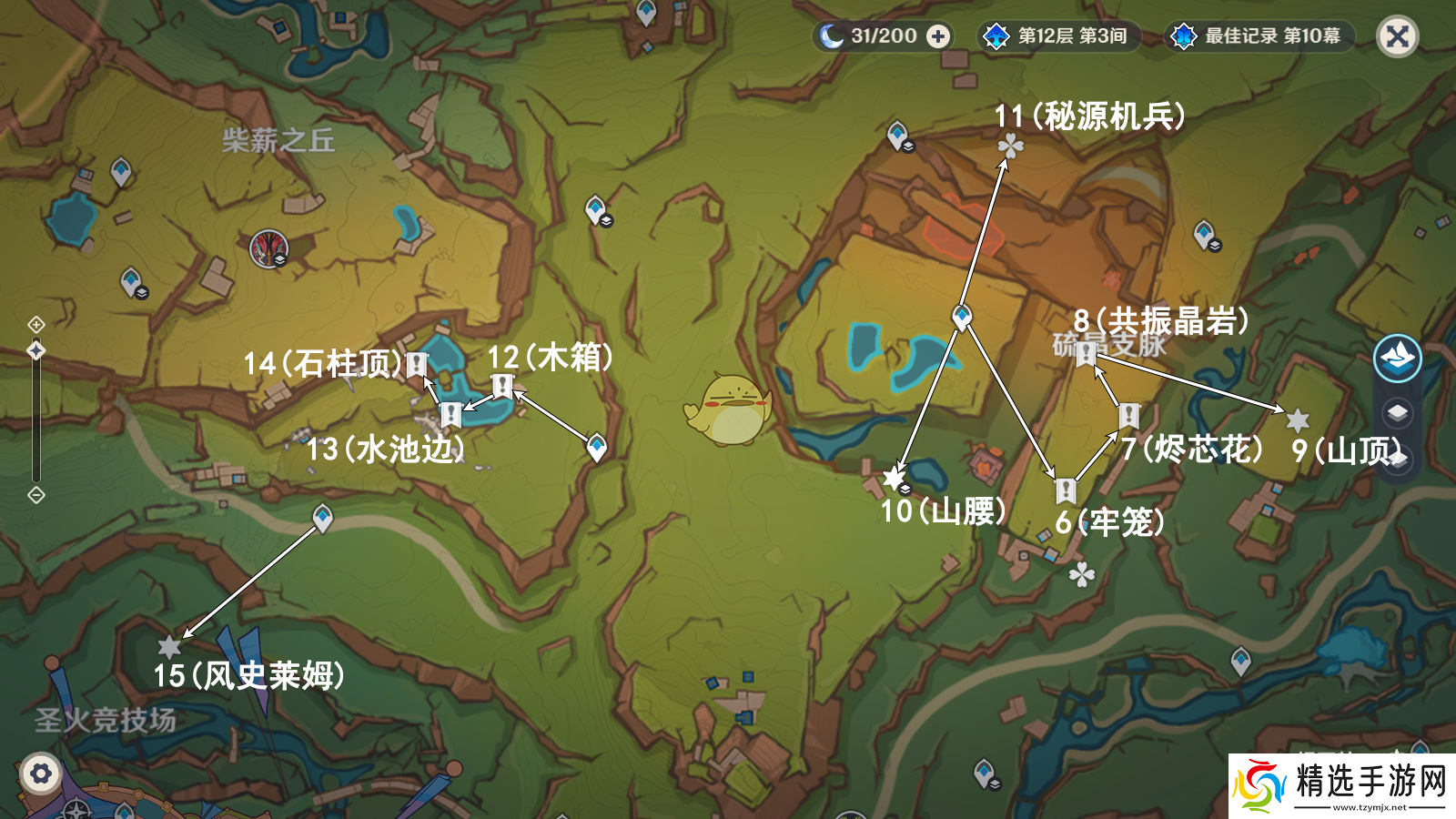Screen dimensions: 1456x819
Task: Select the flower pin labeled 11 (秘源机兵)
Action: [1010, 146]
